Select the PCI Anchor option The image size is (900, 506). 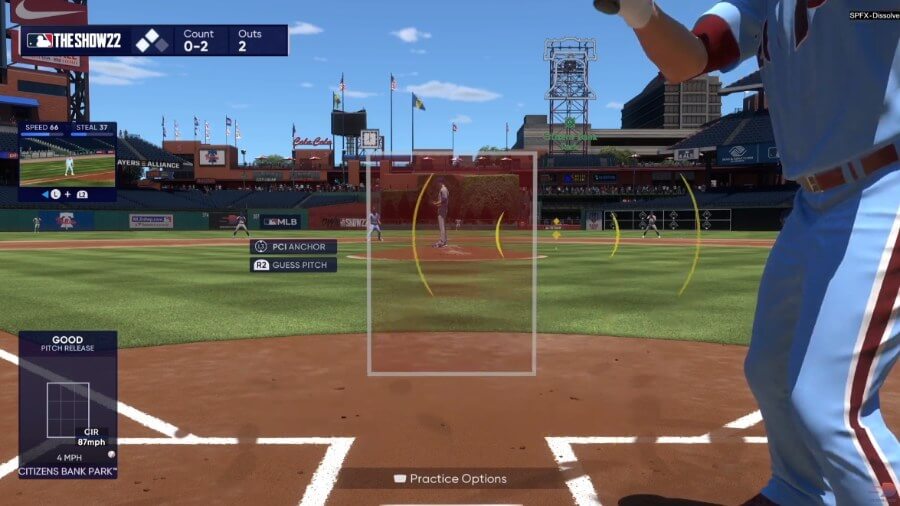(293, 246)
